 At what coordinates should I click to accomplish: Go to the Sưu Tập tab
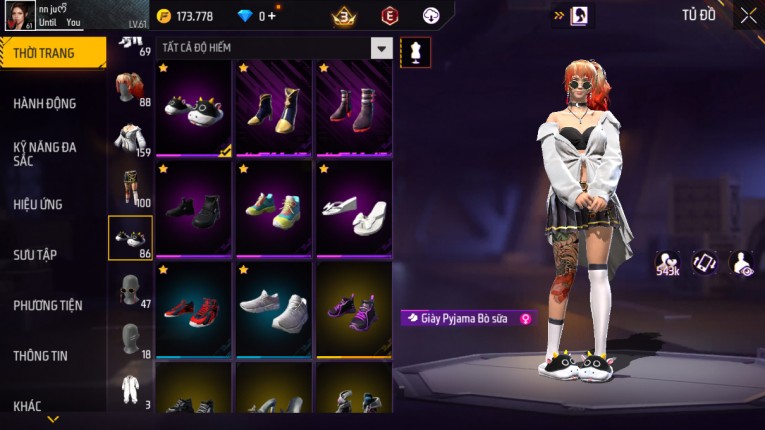(36, 255)
